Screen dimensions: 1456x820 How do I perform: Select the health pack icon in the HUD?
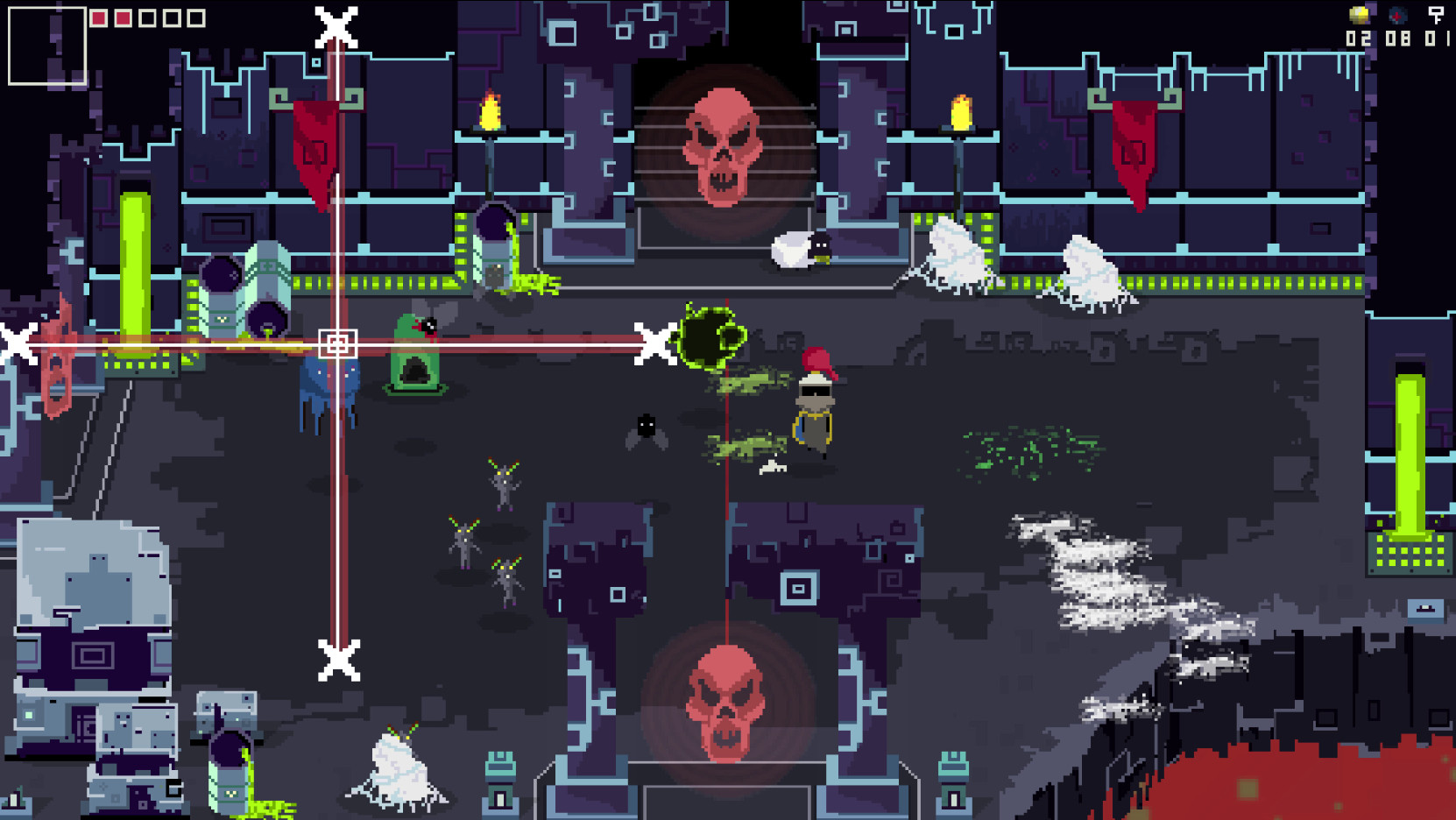[1396, 14]
